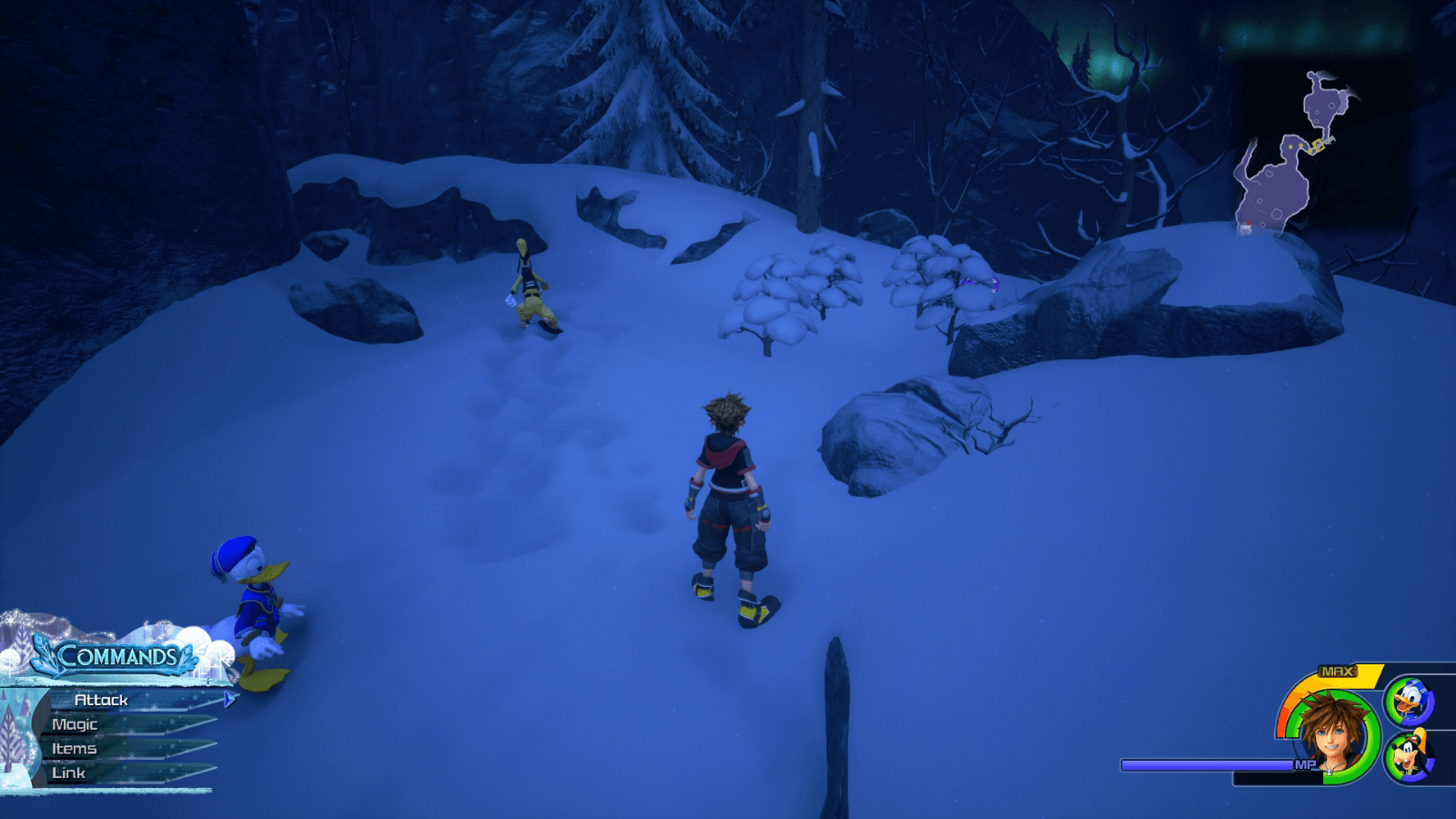Click the blue arrow cursor next to Attack
Image resolution: width=1456 pixels, height=819 pixels.
[x=228, y=700]
